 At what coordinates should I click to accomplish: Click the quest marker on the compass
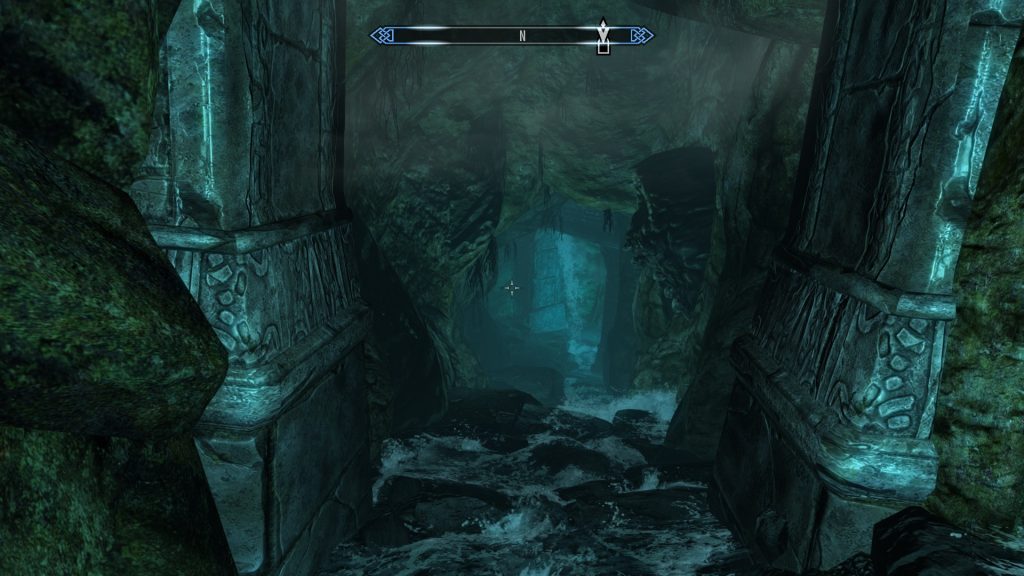pyautogui.click(x=602, y=38)
